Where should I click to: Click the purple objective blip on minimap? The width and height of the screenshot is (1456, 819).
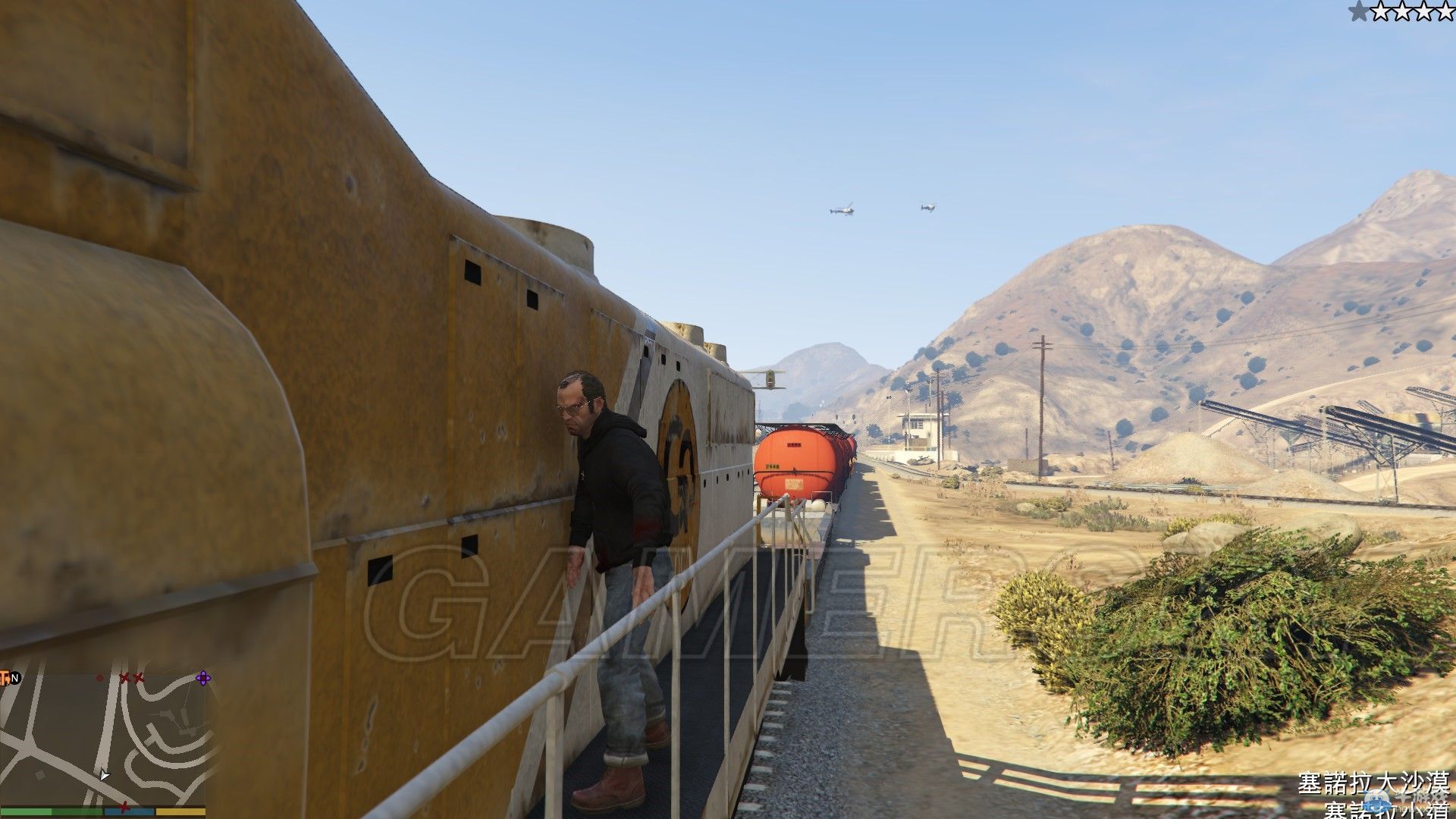pyautogui.click(x=202, y=678)
